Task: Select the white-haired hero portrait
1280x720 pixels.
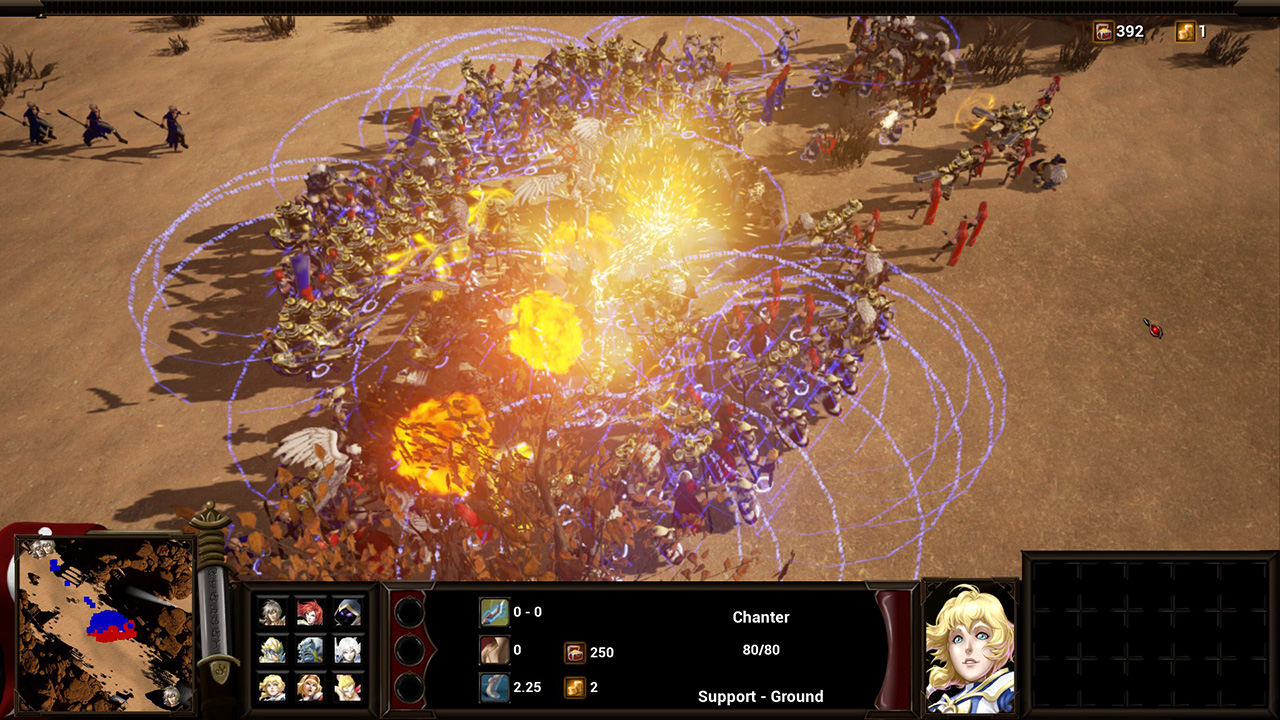Action: tap(347, 650)
